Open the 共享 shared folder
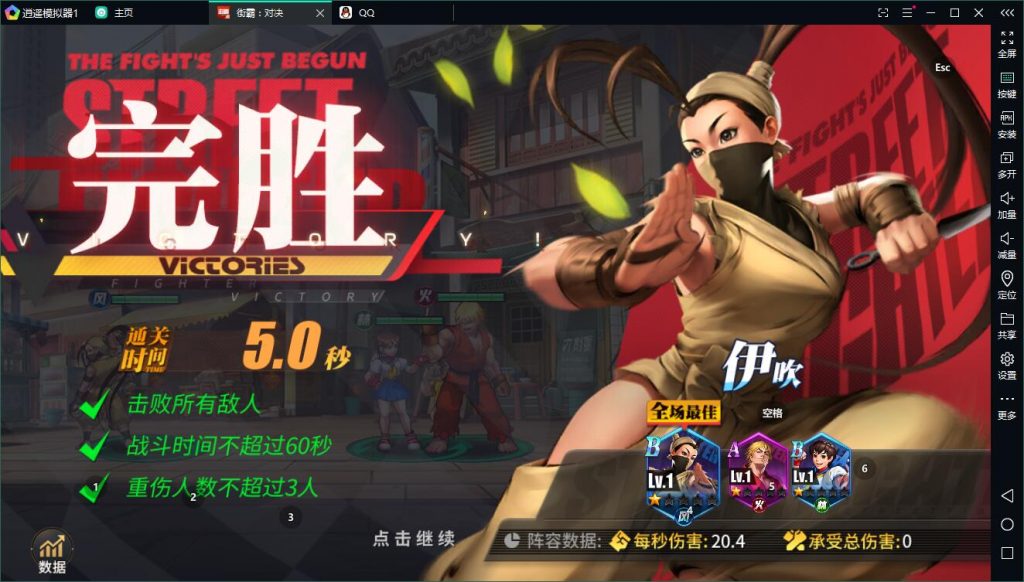Image resolution: width=1024 pixels, height=582 pixels. tap(1007, 324)
